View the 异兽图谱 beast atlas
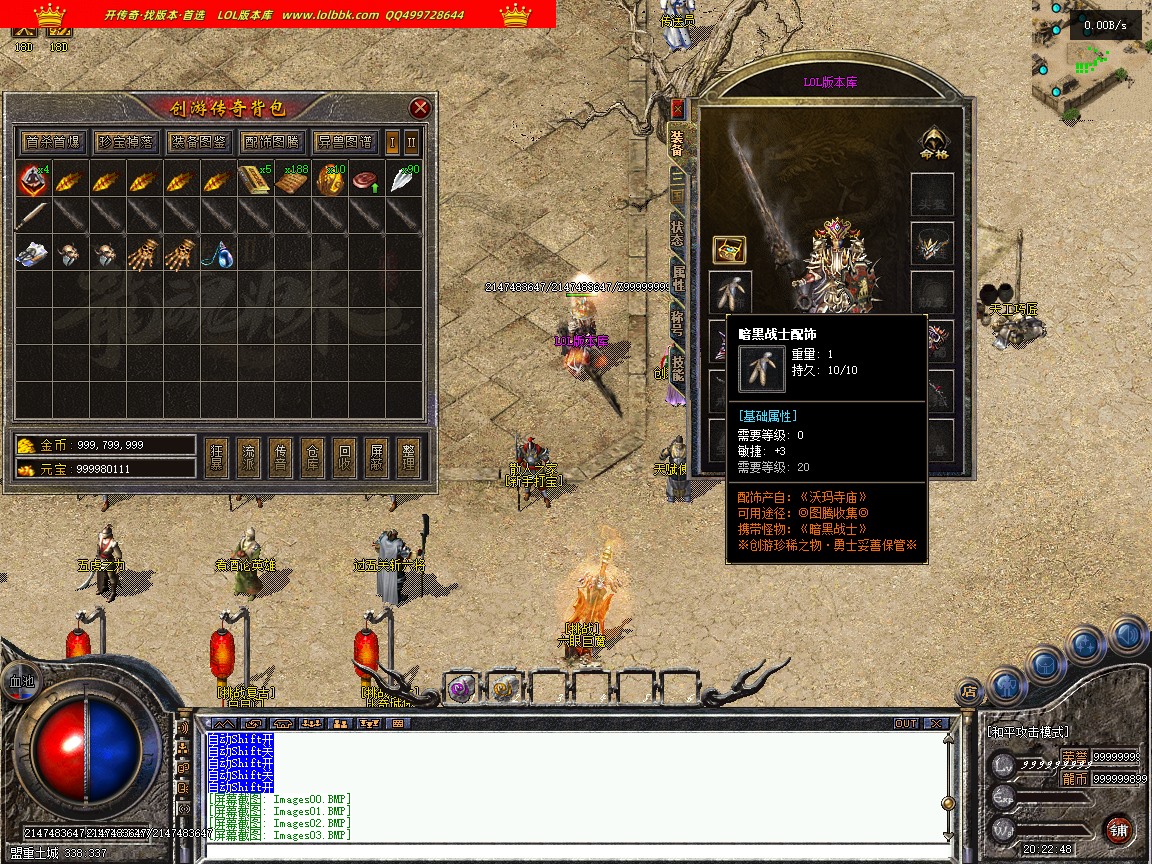 tap(344, 142)
